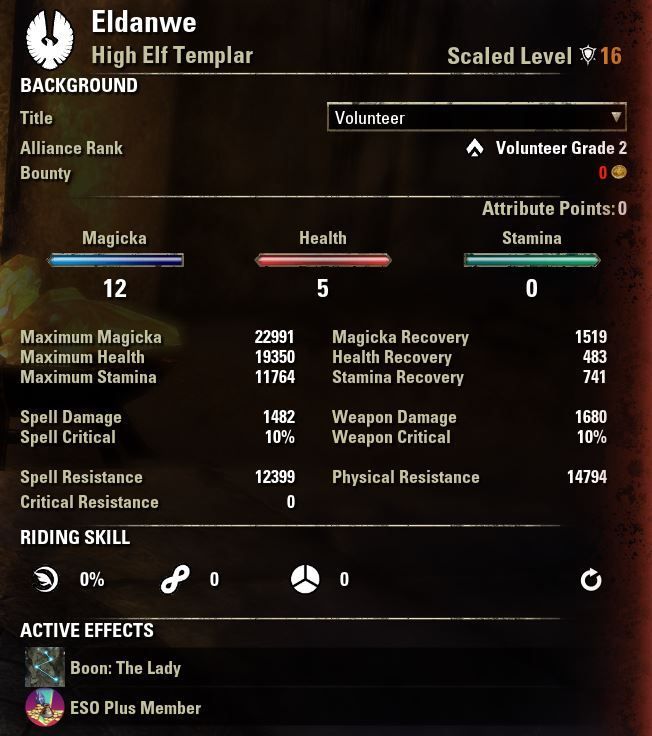The height and width of the screenshot is (736, 652).
Task: Click the riding stamina chain icon
Action: pos(174,579)
